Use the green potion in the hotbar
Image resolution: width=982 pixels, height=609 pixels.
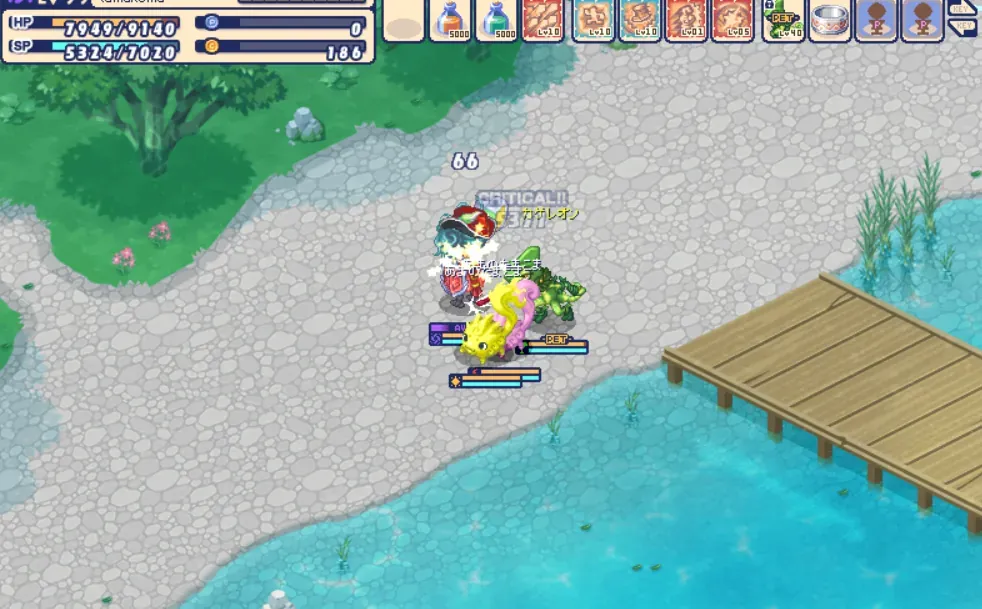[497, 20]
